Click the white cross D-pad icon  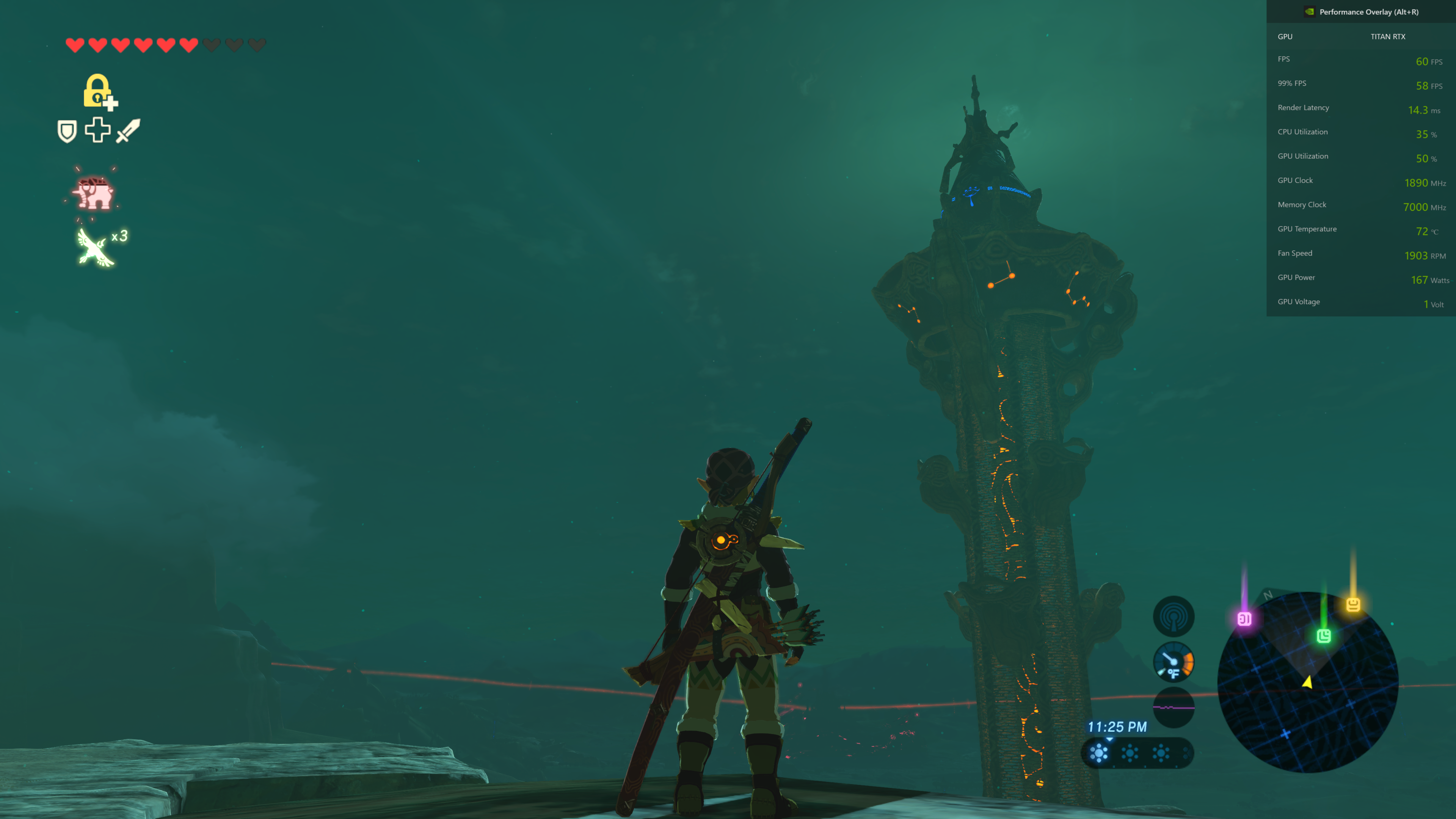point(98,130)
